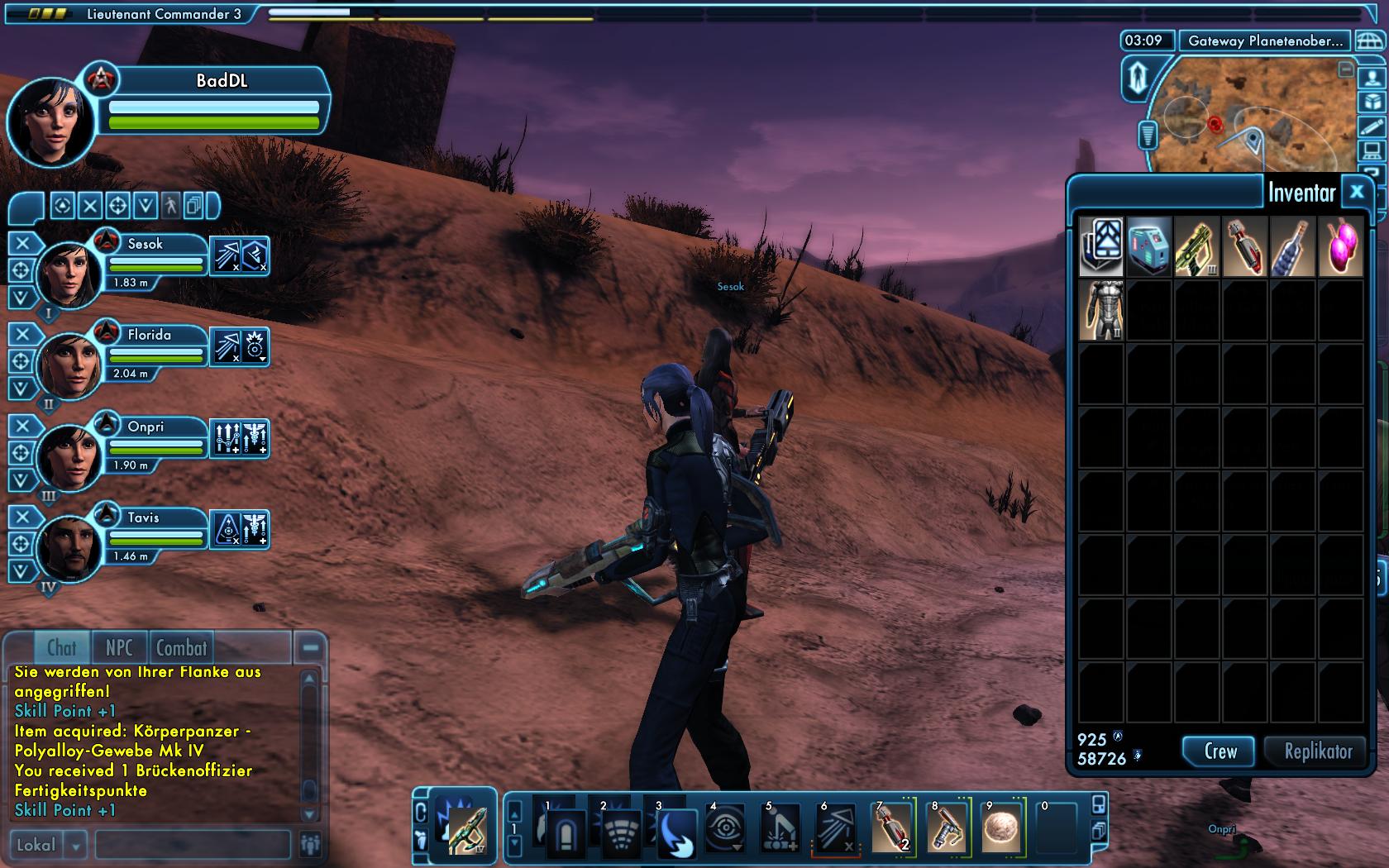Pick the rifle weapon in inventory
Viewport: 1389px width, 868px height.
click(x=1196, y=246)
